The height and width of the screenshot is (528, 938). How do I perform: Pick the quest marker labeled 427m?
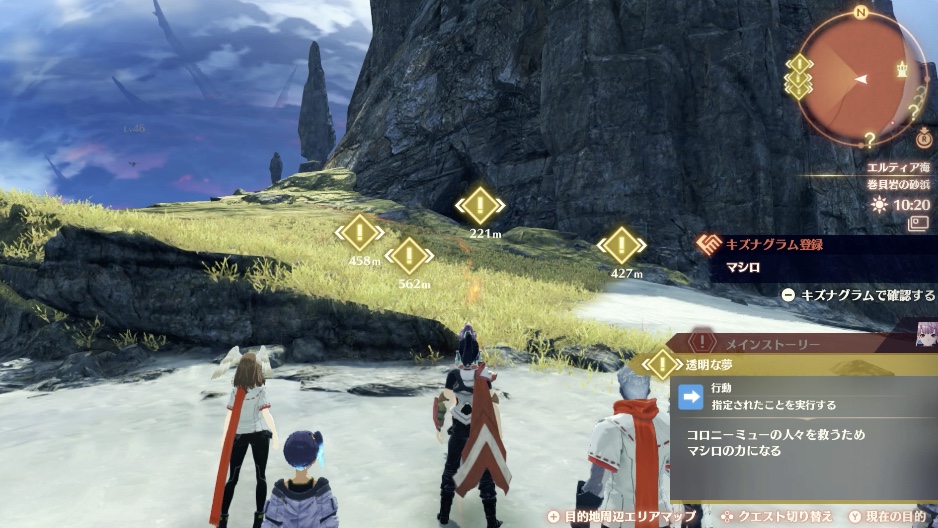(x=621, y=245)
